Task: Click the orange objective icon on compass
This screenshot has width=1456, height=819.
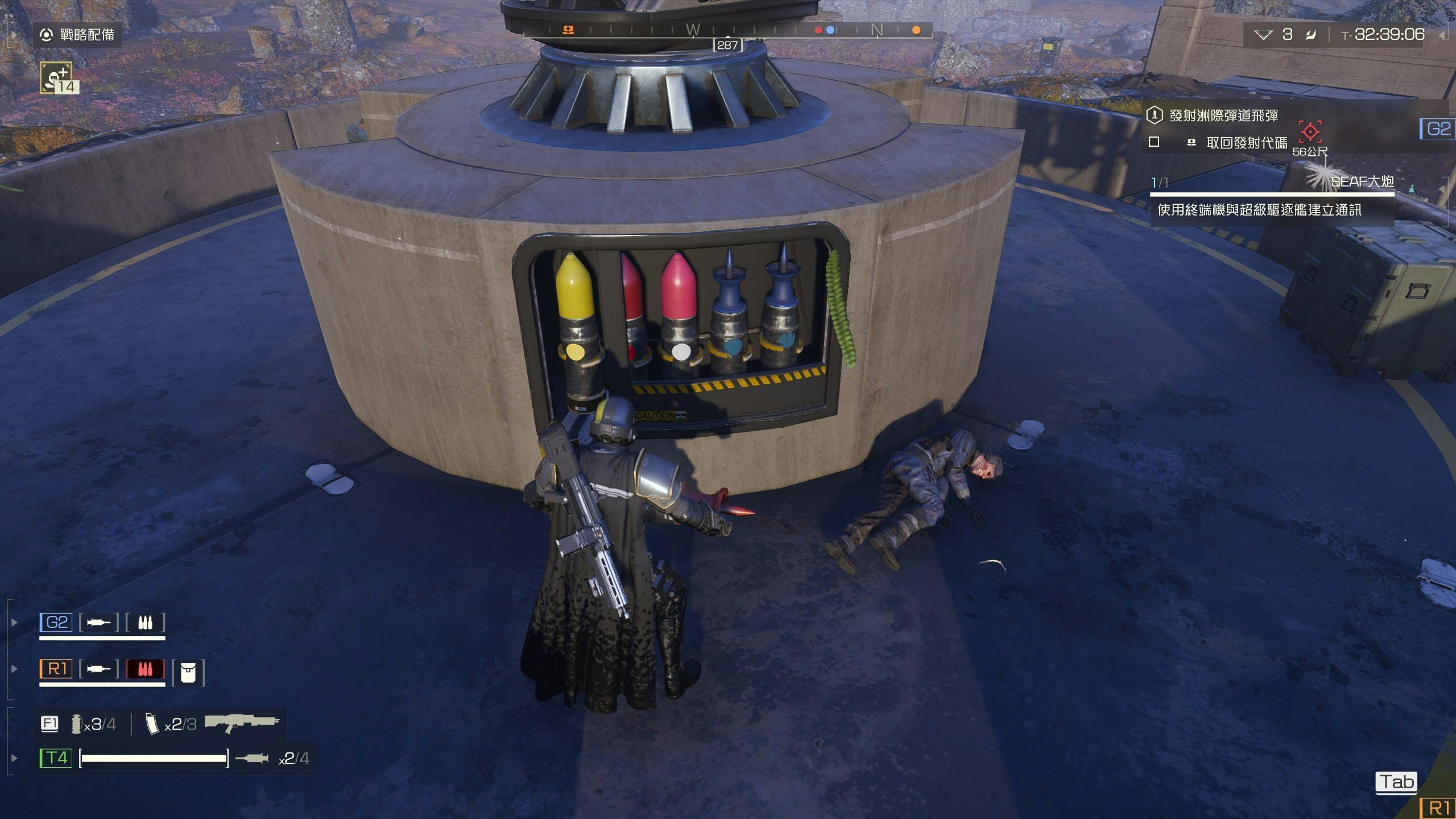Action: [568, 30]
